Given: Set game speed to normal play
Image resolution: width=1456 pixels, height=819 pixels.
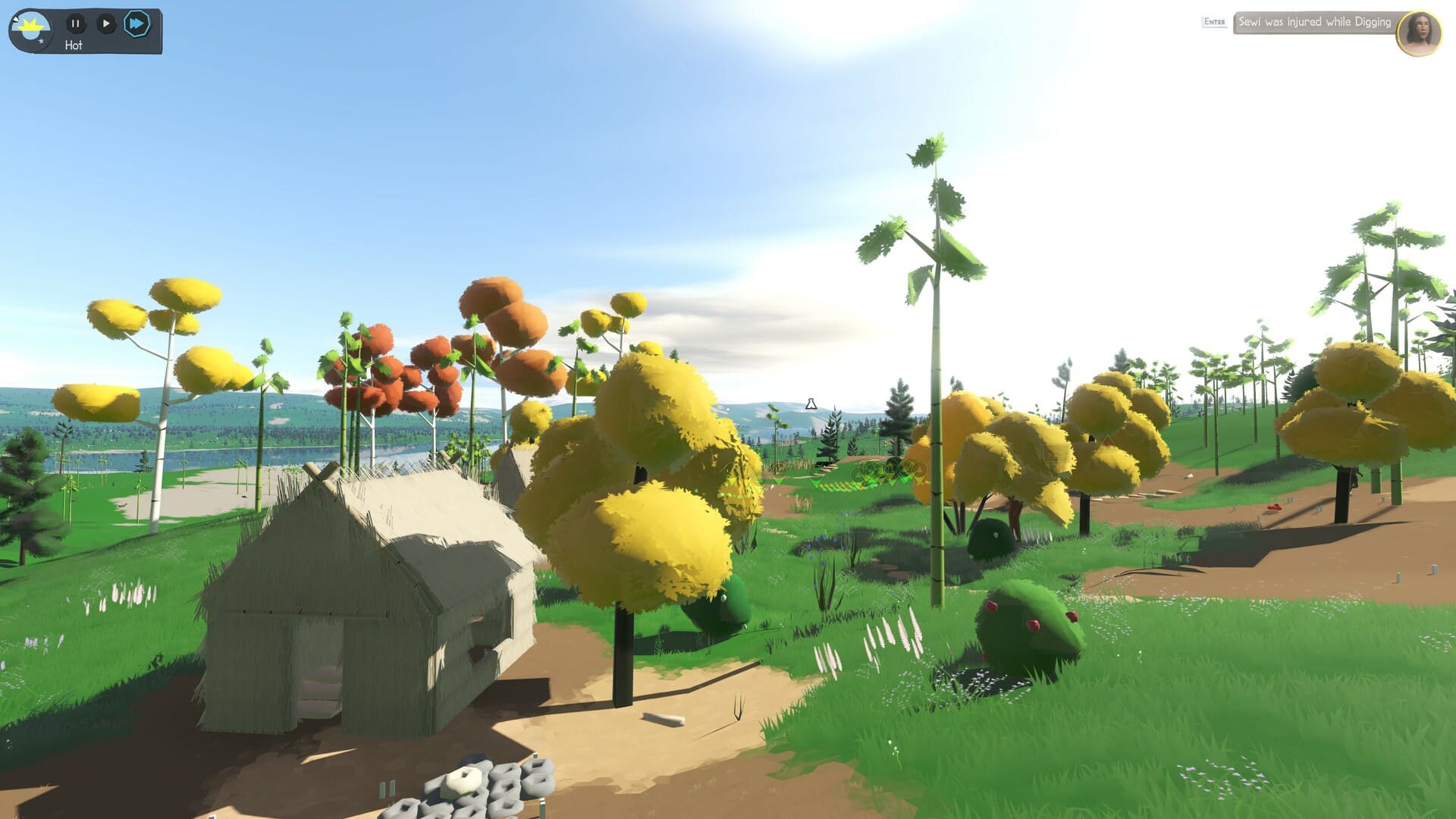Looking at the screenshot, I should (x=106, y=24).
